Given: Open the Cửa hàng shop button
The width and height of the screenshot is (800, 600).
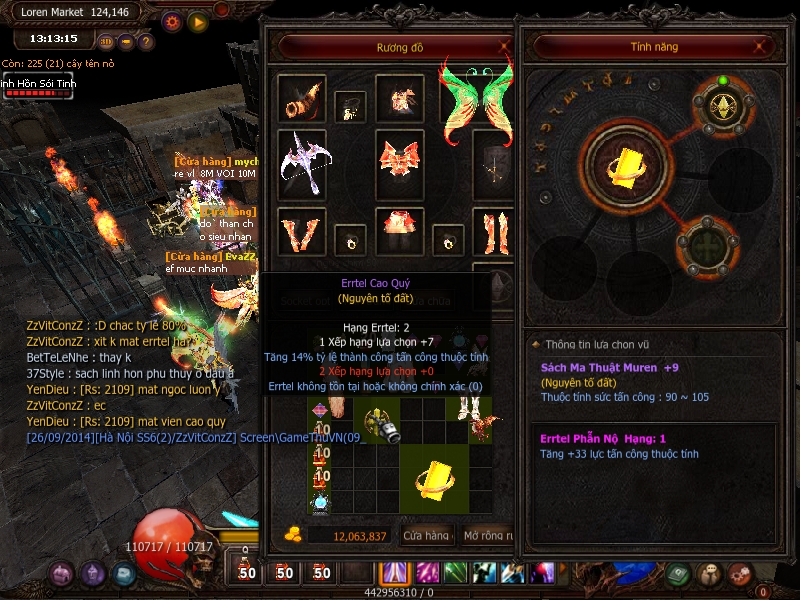Looking at the screenshot, I should tap(426, 536).
